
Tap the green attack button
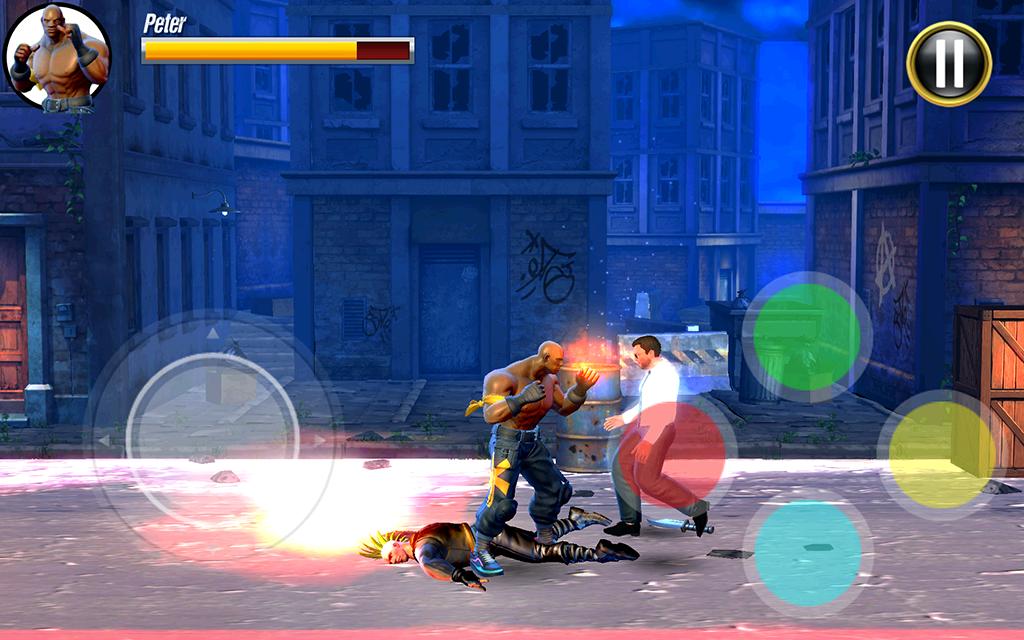point(806,337)
